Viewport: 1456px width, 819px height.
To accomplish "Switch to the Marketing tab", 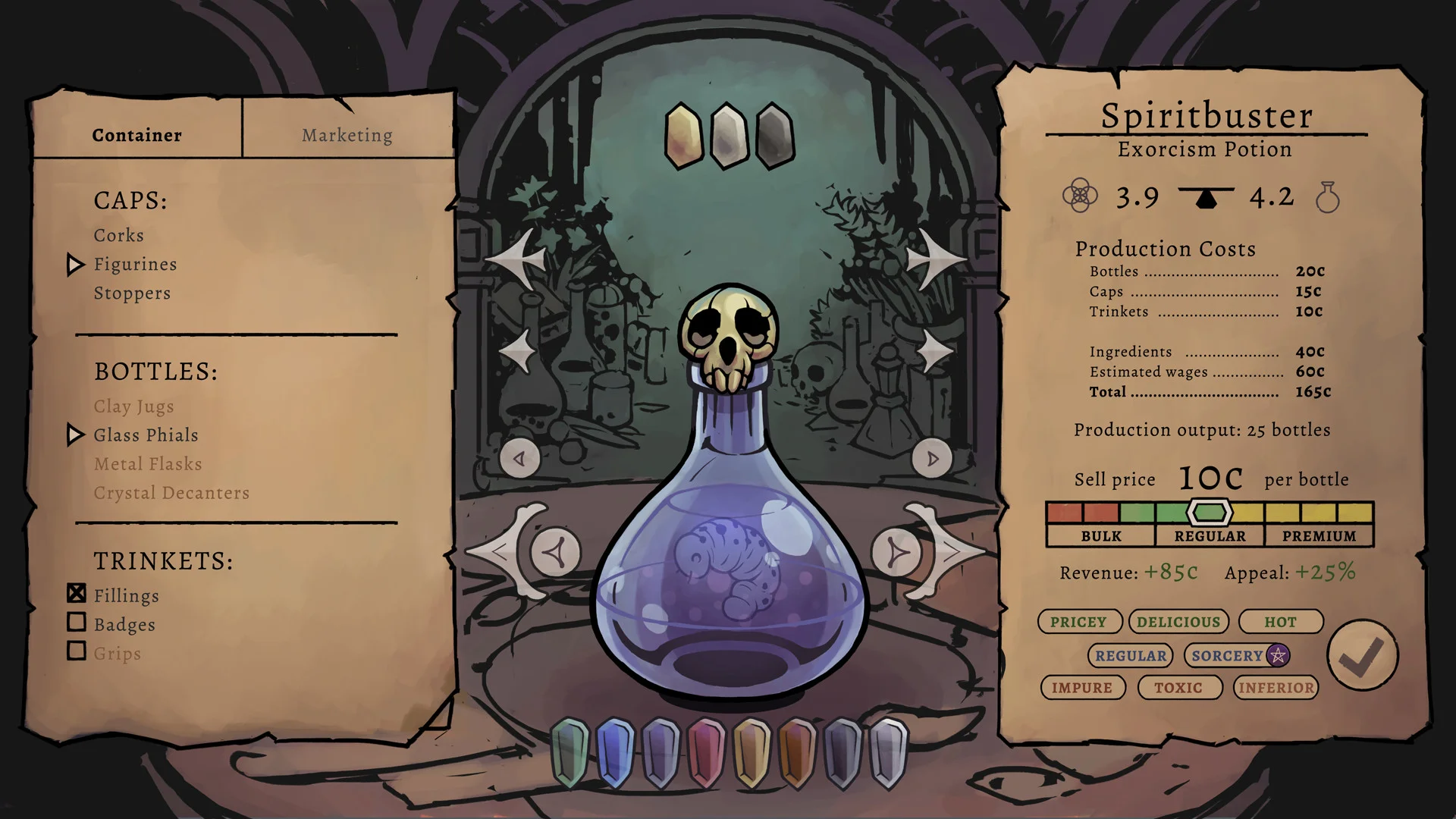I will pos(347,135).
